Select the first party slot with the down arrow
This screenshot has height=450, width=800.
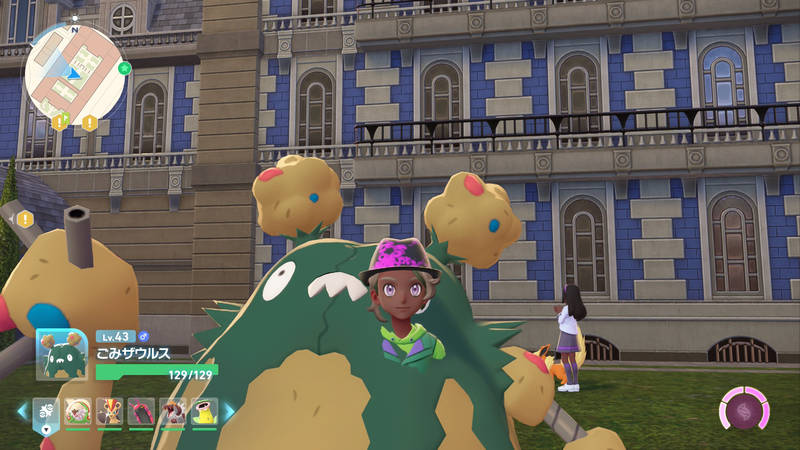click(47, 411)
